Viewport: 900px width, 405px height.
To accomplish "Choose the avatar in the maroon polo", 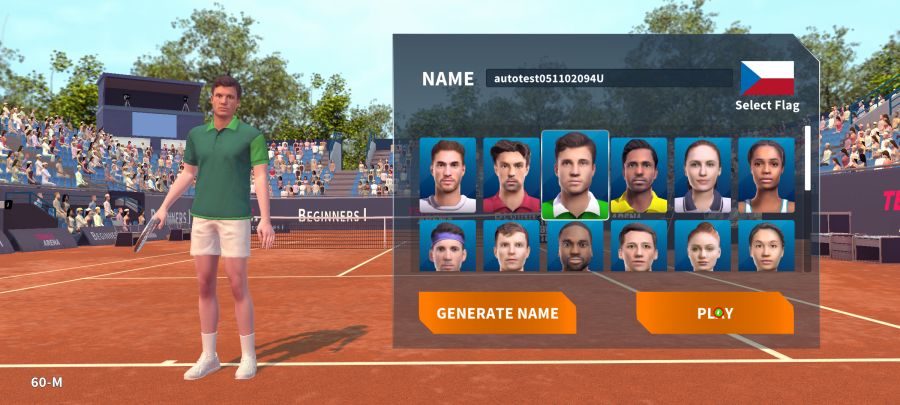I will [511, 175].
